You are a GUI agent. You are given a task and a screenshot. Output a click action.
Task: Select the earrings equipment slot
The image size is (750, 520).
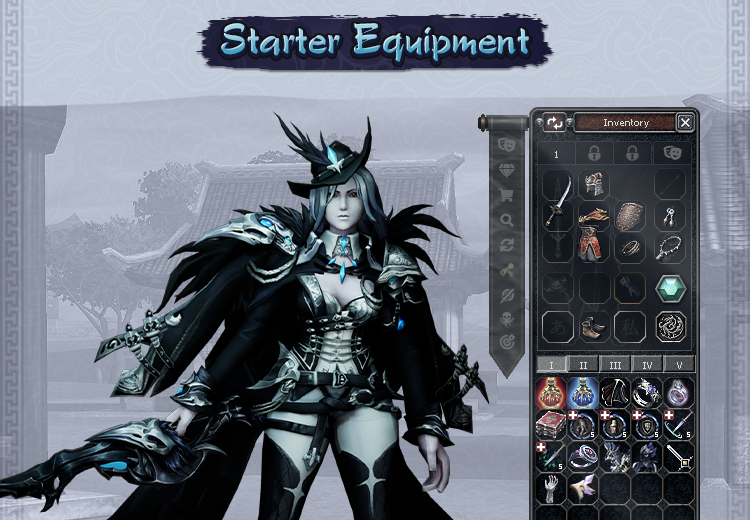(x=670, y=216)
